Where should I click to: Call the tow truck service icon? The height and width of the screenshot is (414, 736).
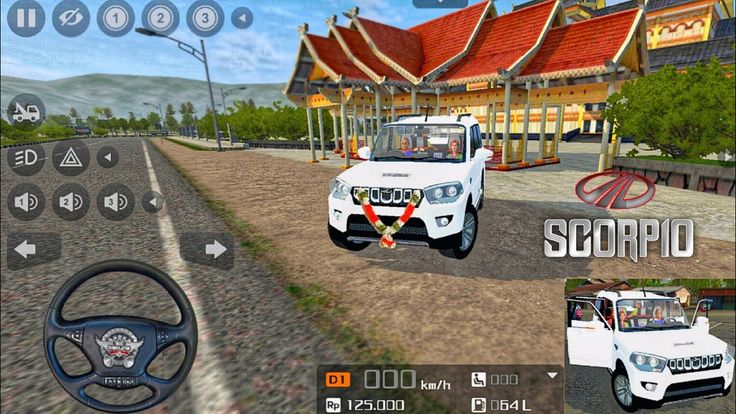[26, 111]
